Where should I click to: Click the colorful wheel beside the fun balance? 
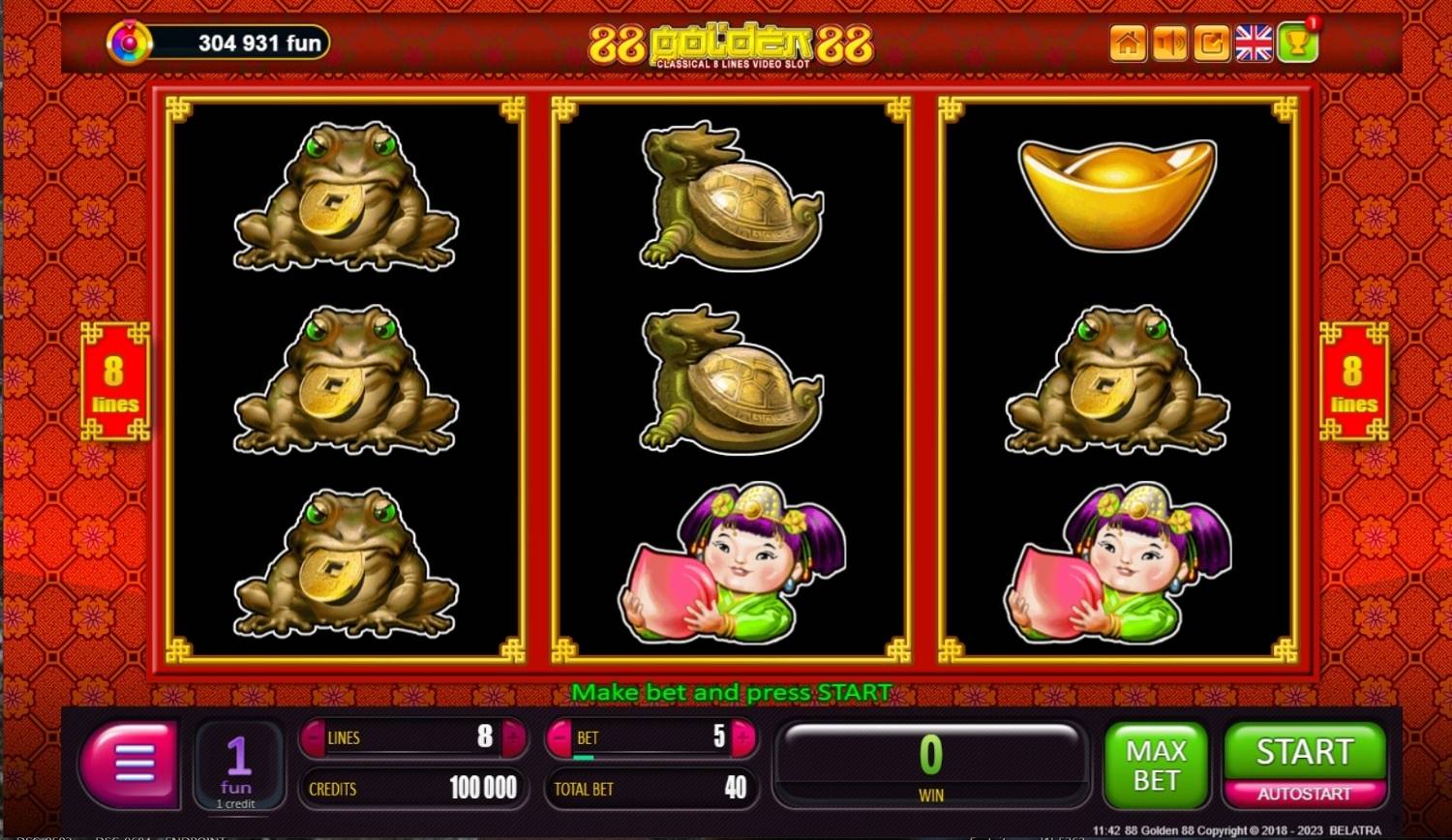coord(129,43)
